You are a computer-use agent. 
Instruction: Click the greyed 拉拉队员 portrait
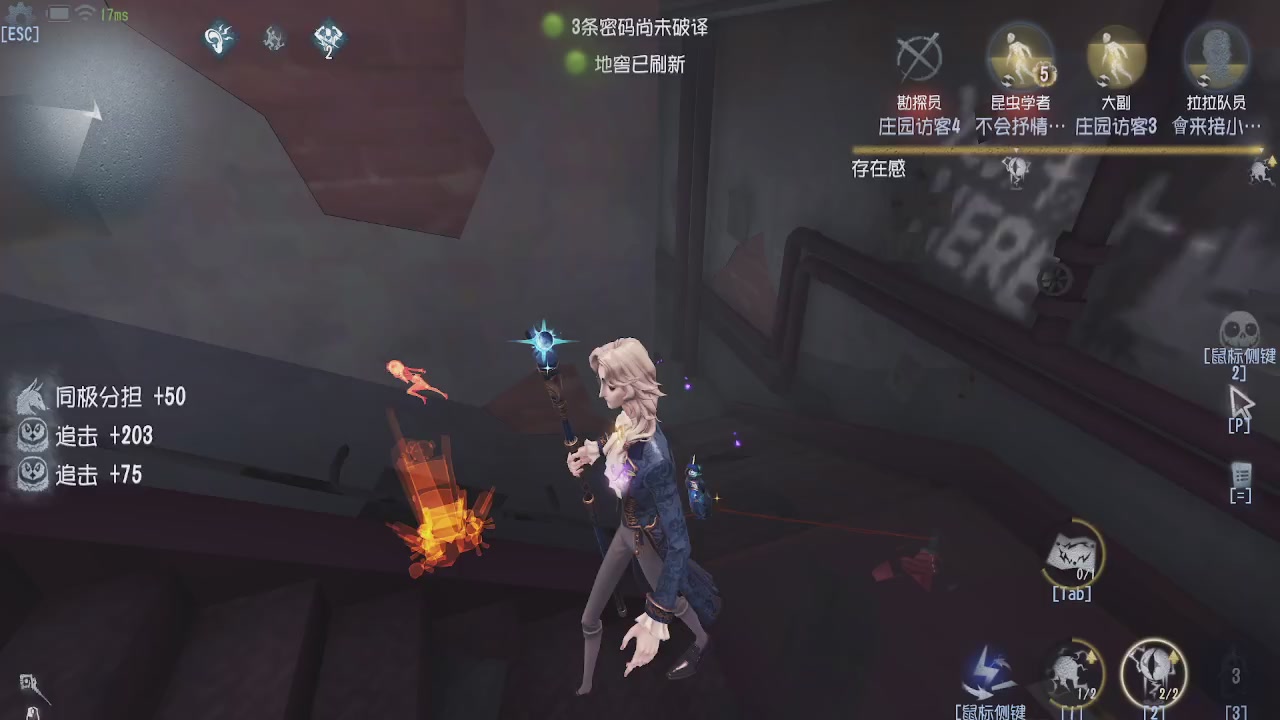(x=1216, y=60)
